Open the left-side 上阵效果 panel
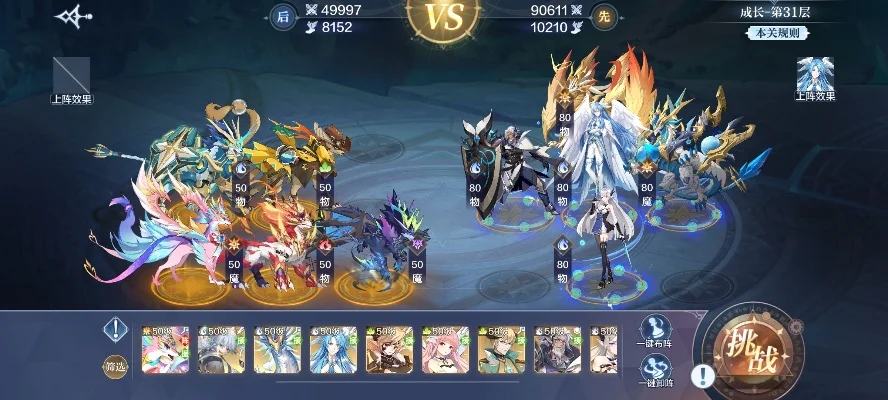Image resolution: width=888 pixels, height=400 pixels. pyautogui.click(x=71, y=78)
